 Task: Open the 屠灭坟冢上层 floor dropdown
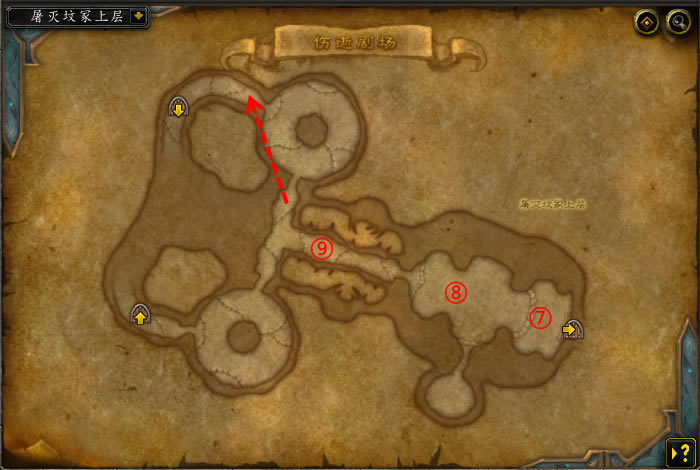tap(137, 17)
